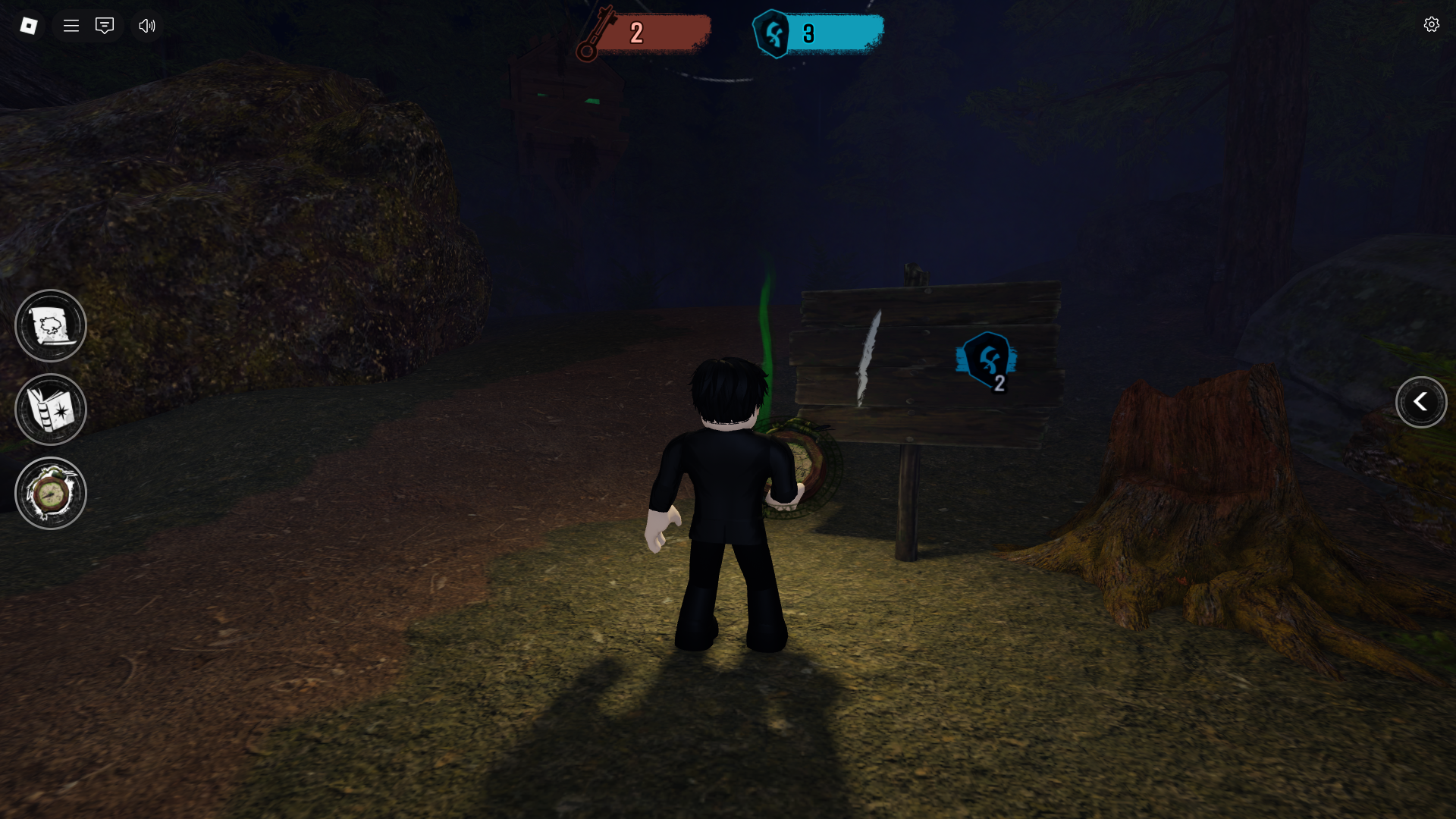Open settings with the gear icon

pyautogui.click(x=1431, y=25)
